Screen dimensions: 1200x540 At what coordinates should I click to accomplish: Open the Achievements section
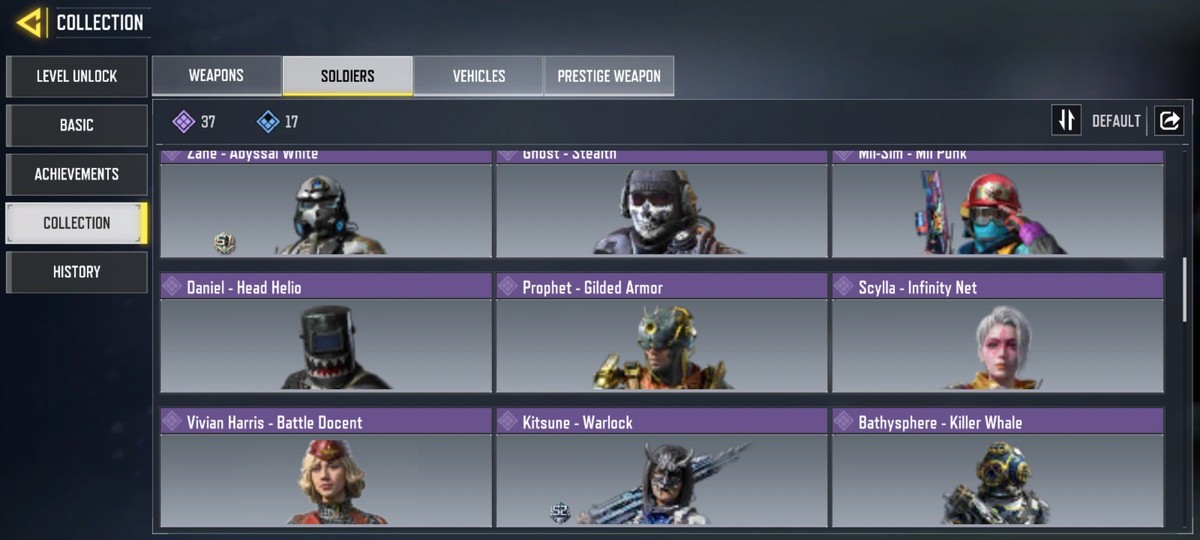coord(77,174)
